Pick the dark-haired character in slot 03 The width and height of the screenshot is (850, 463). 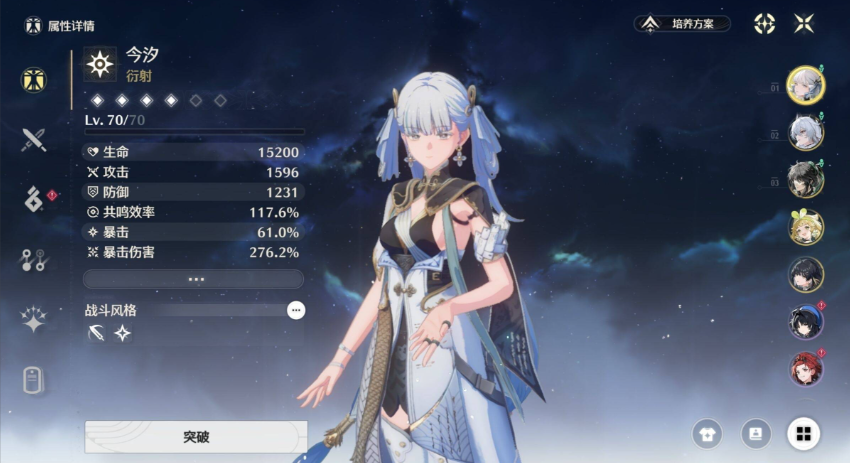(805, 180)
